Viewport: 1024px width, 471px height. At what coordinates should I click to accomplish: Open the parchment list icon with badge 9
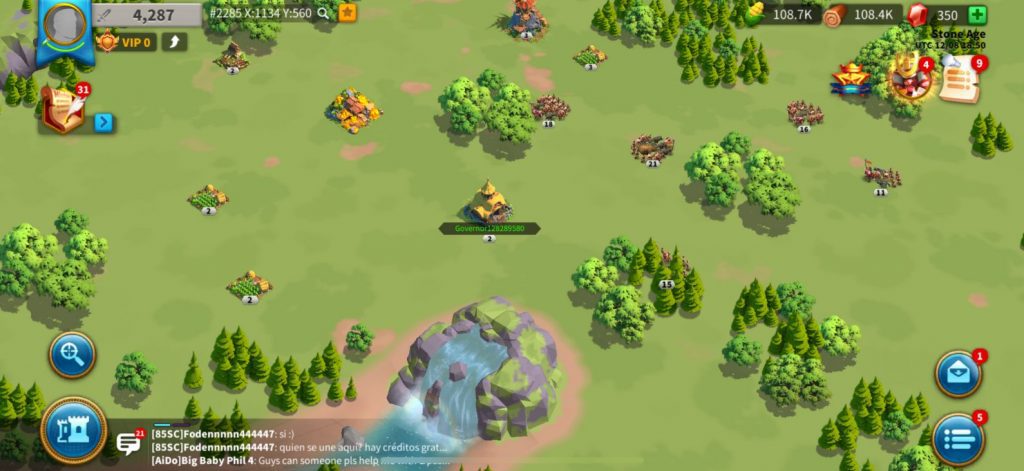click(x=960, y=80)
